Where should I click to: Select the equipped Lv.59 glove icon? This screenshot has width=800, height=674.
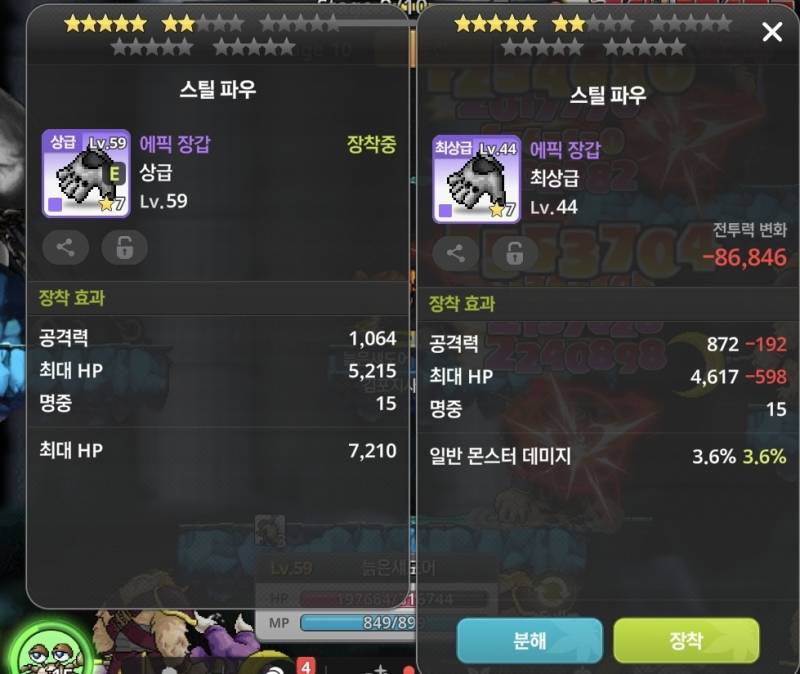pos(86,173)
